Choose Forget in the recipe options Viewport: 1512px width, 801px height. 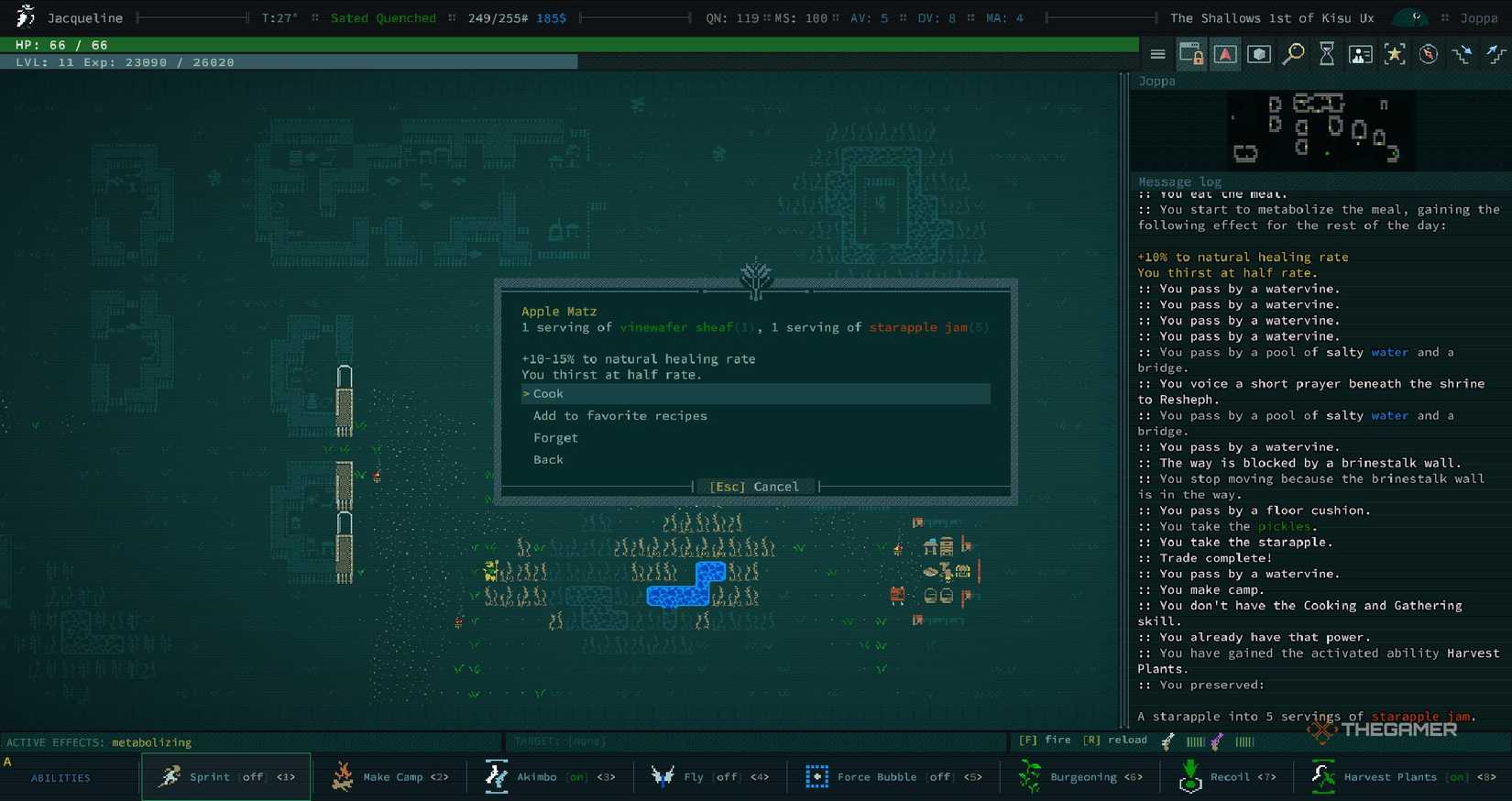pyautogui.click(x=555, y=437)
